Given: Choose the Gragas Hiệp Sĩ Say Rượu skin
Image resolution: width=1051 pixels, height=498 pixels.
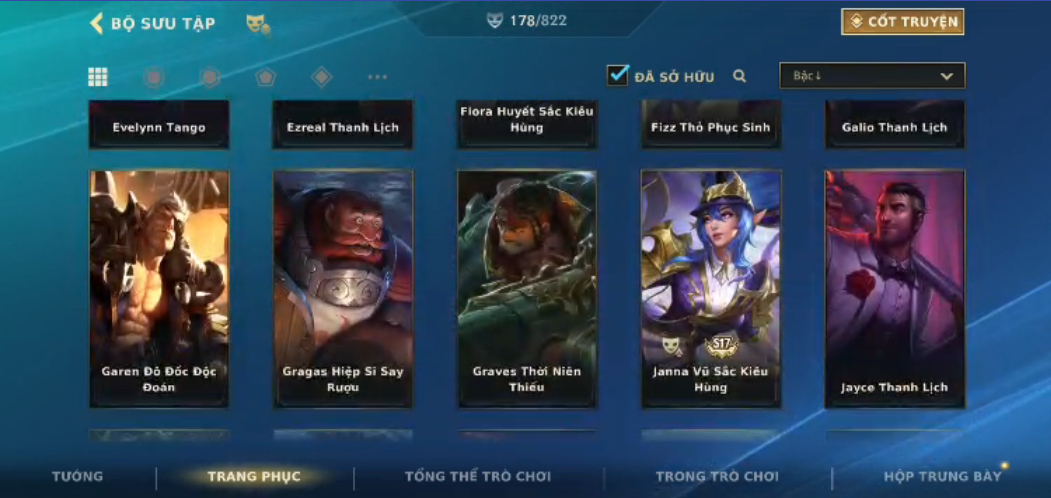Looking at the screenshot, I should pos(343,289).
